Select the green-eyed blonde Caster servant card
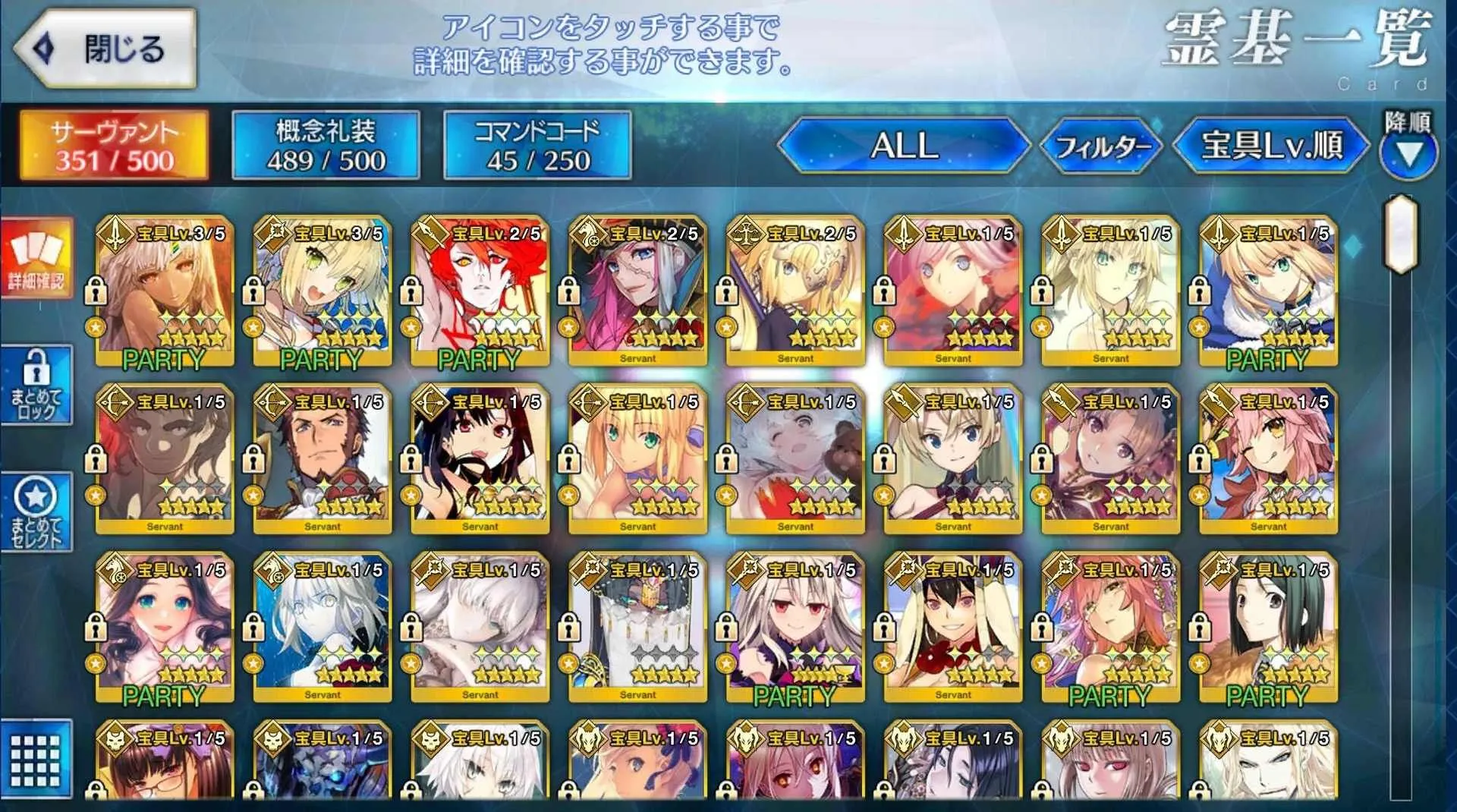1457x812 pixels. tap(322, 292)
